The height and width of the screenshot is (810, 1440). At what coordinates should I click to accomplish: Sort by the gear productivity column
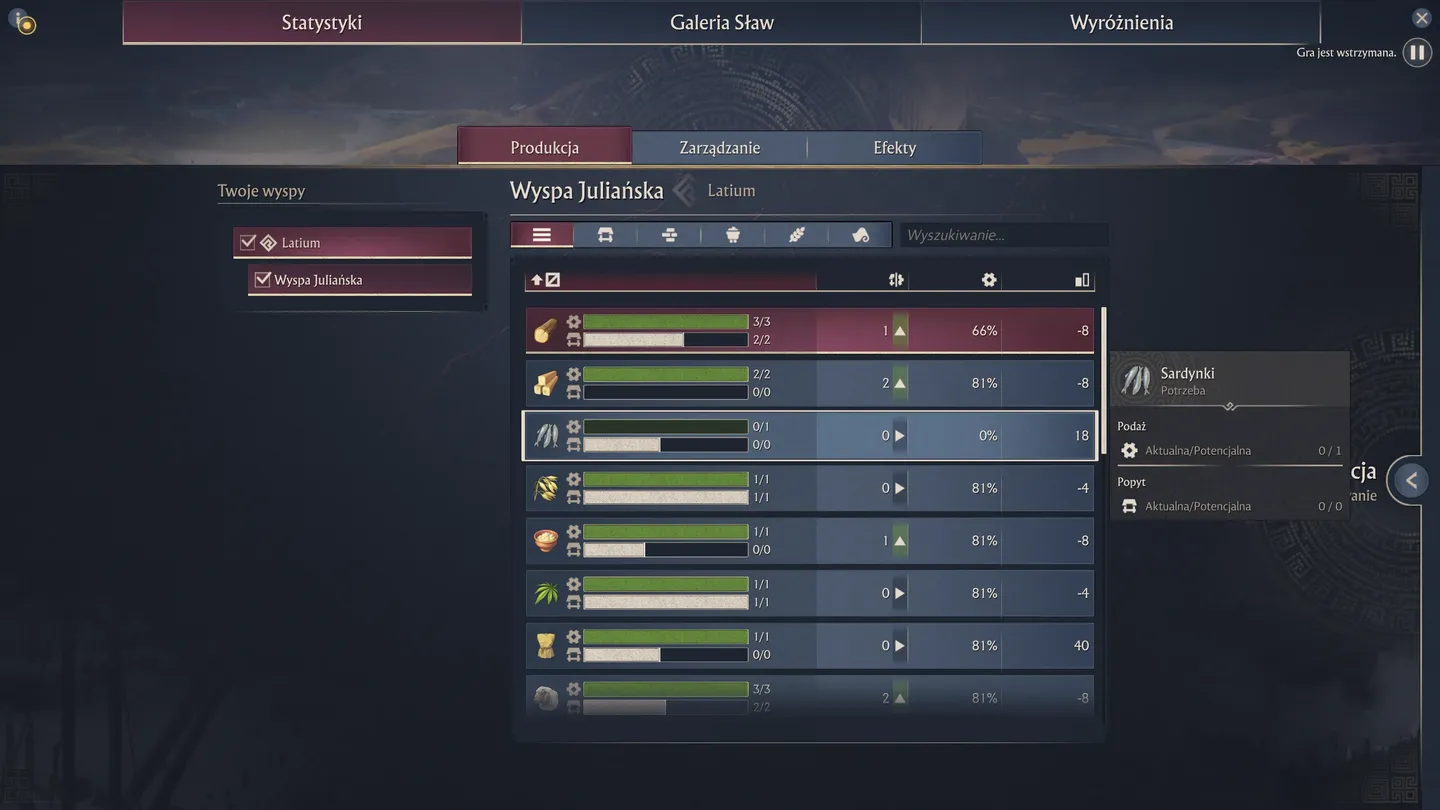pyautogui.click(x=989, y=280)
